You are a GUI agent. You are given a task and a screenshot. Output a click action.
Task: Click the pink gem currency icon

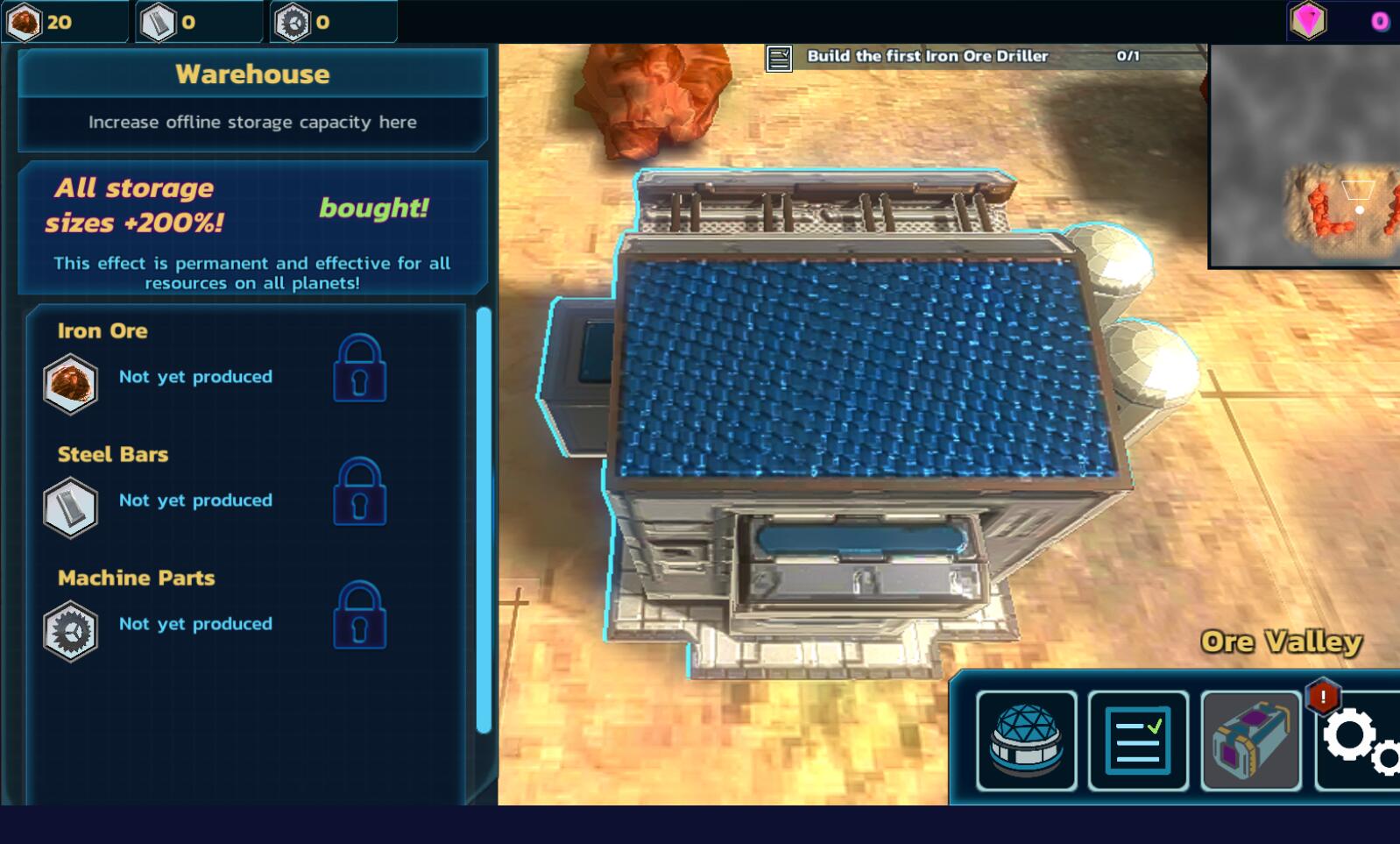point(1308,20)
